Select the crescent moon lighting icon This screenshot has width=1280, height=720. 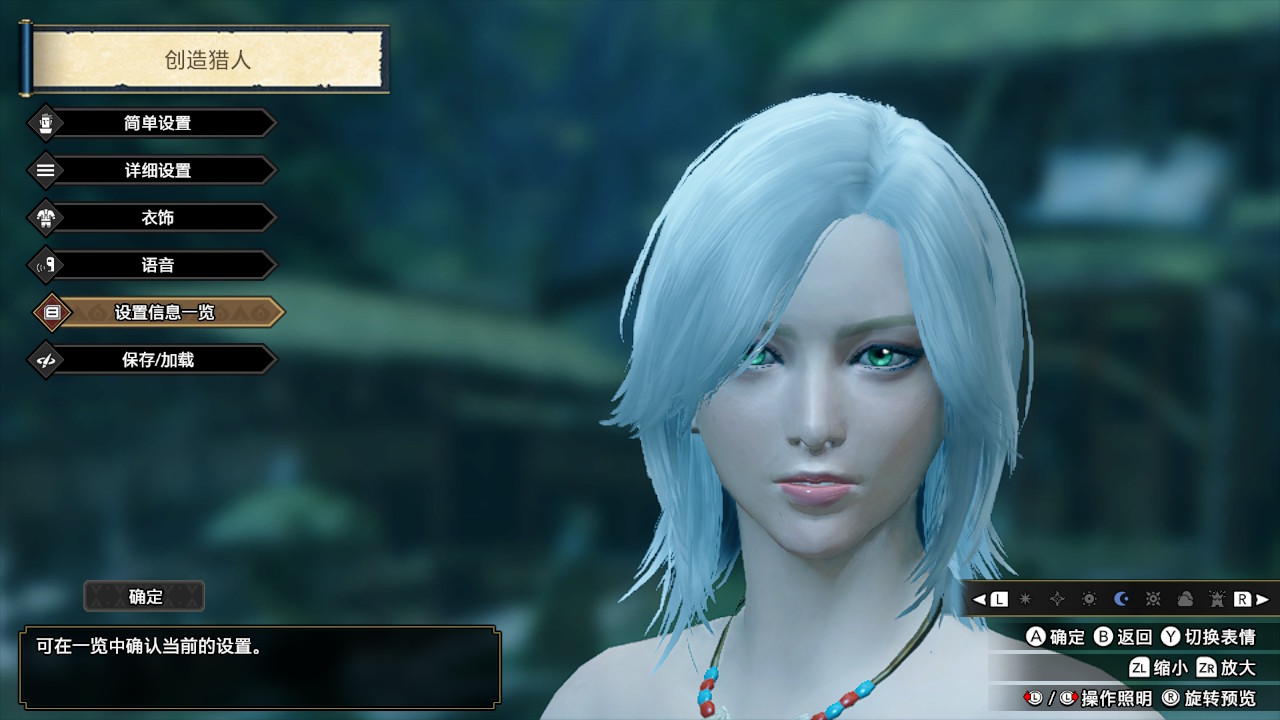[x=1121, y=599]
